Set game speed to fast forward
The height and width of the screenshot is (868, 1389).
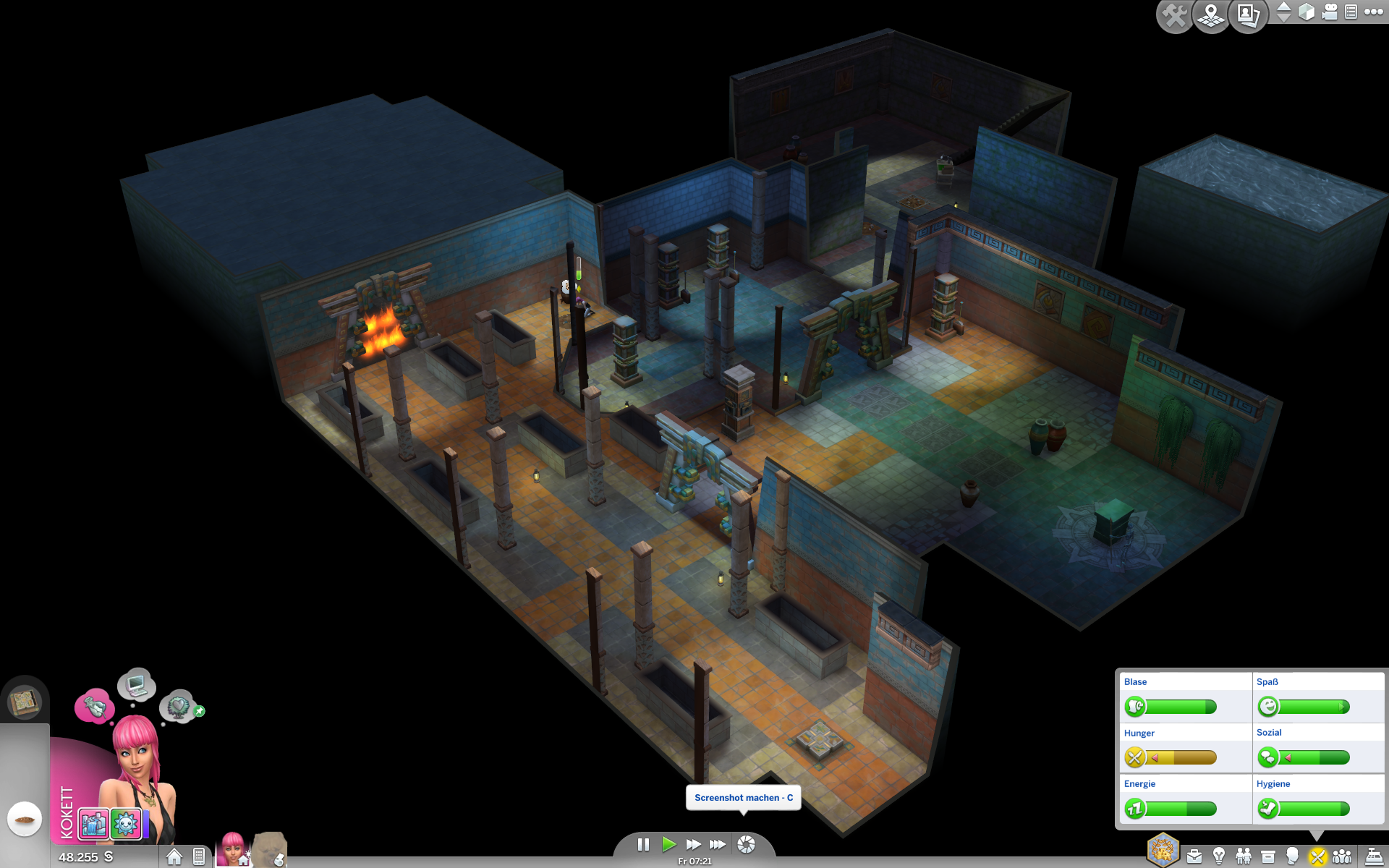(693, 844)
